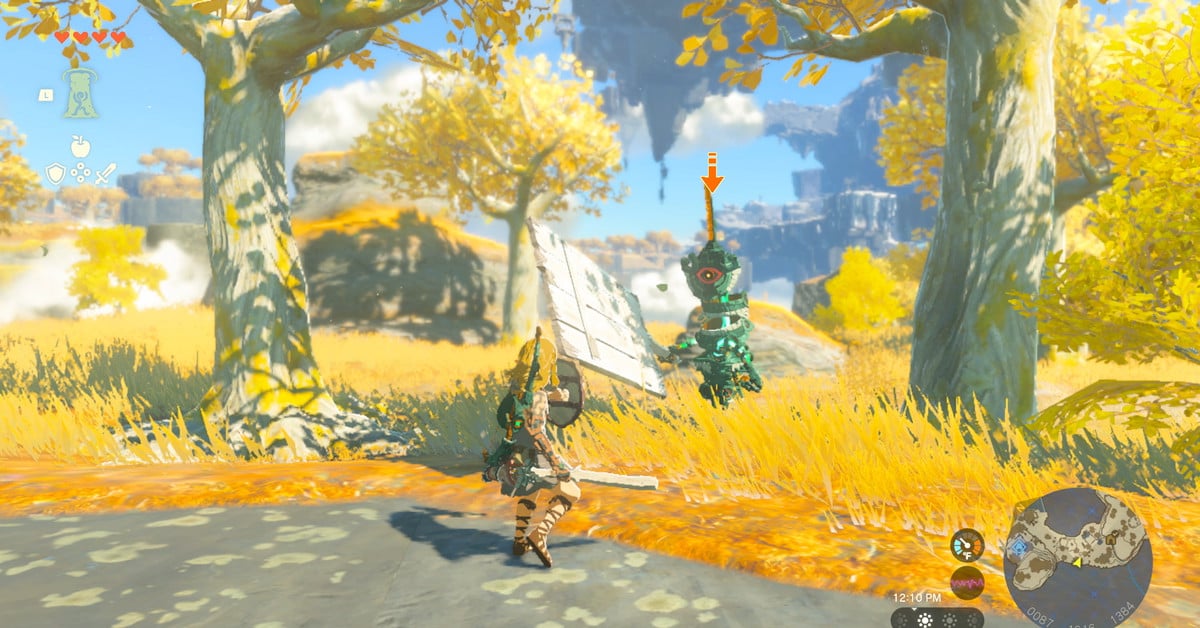Select the blue shrine marker on minimap
Image resolution: width=1200 pixels, height=628 pixels.
point(1019,547)
